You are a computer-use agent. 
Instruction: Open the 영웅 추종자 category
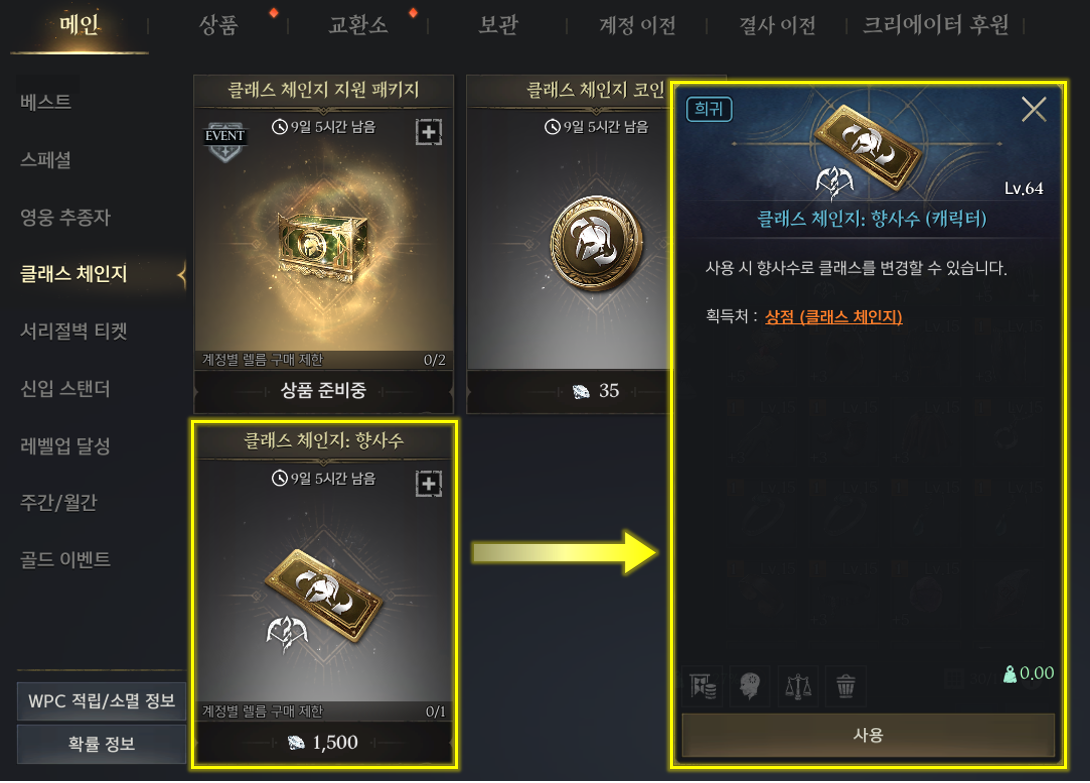65,216
